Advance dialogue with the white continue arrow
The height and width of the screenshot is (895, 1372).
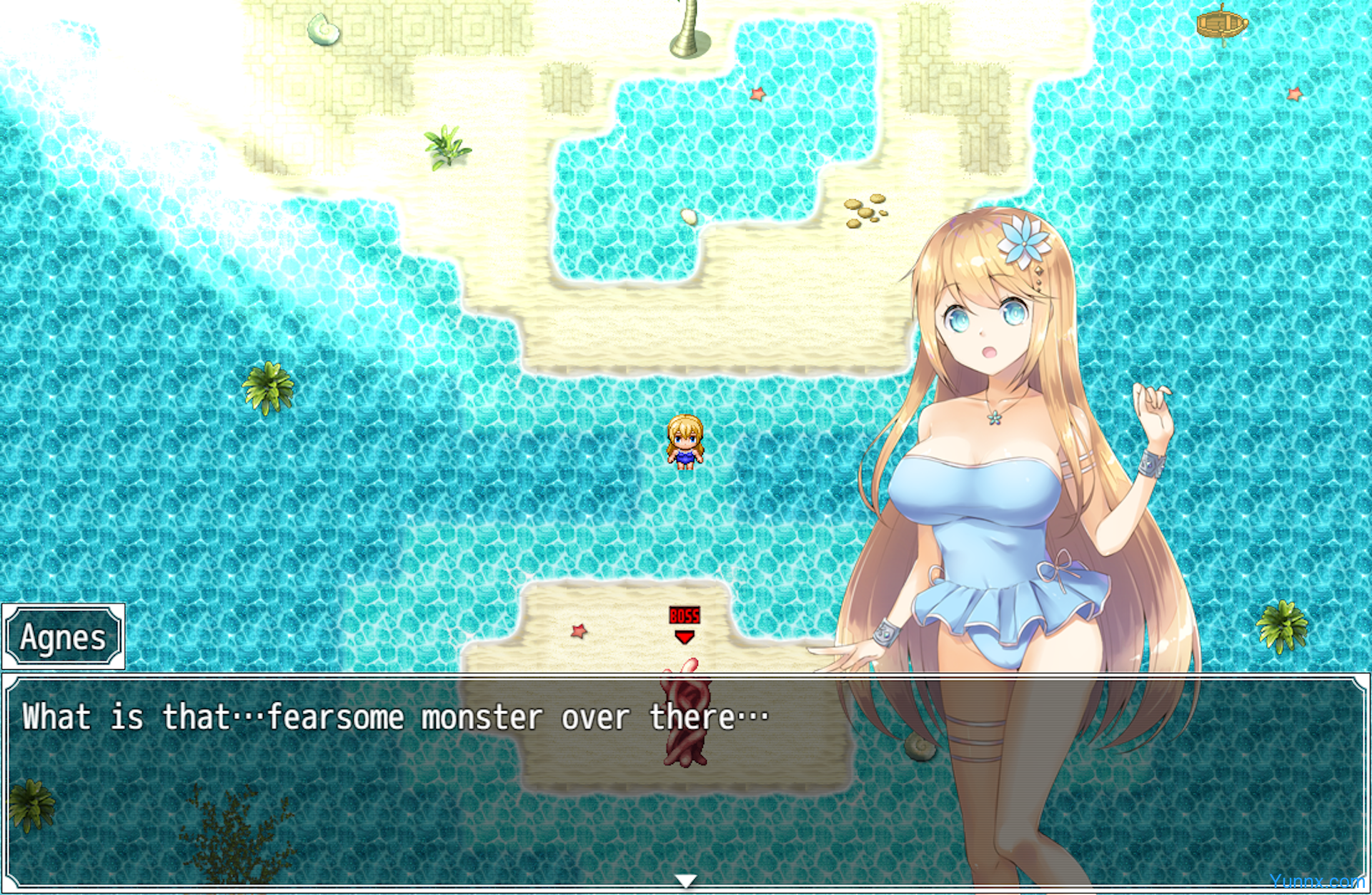click(x=685, y=881)
